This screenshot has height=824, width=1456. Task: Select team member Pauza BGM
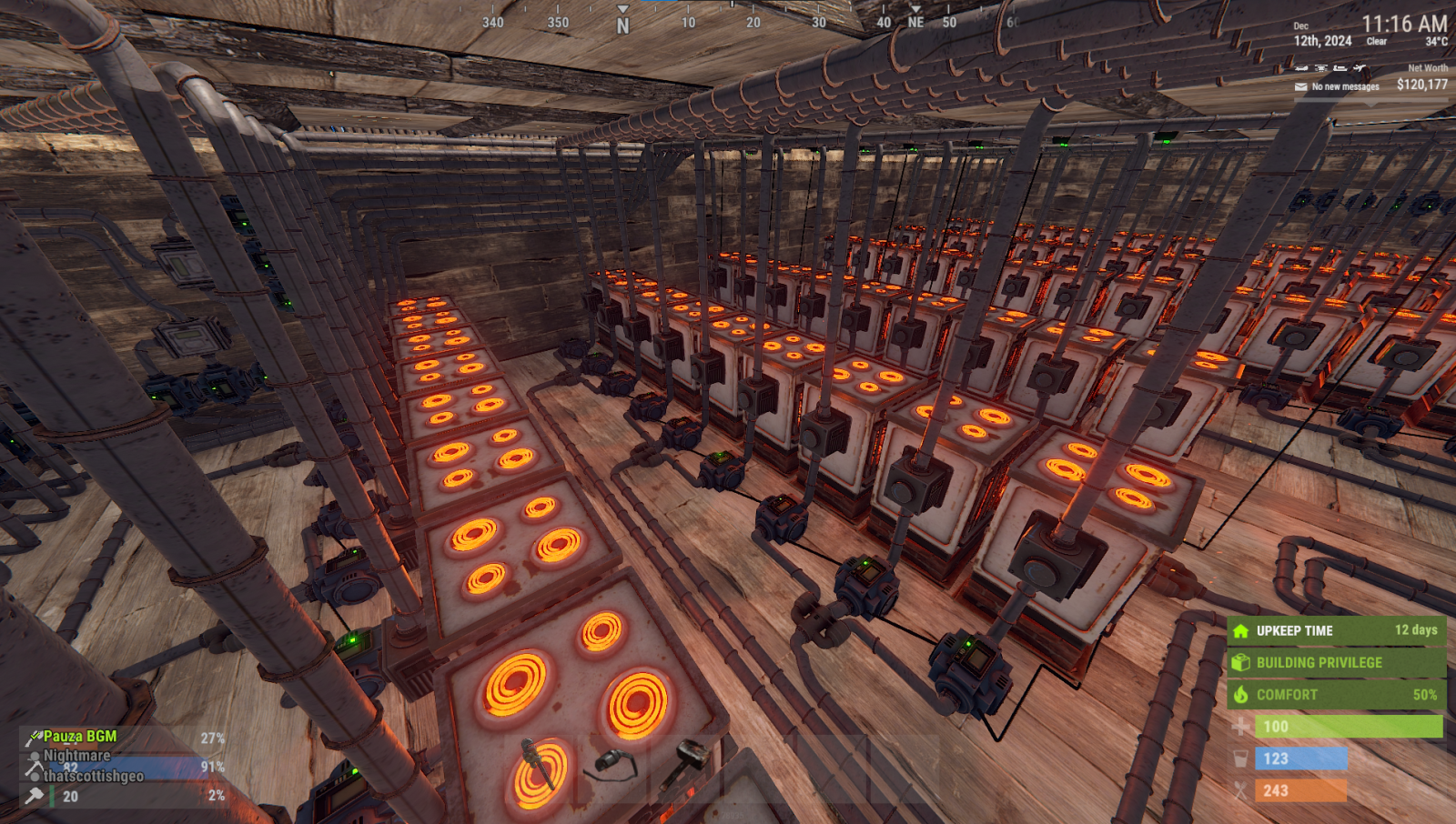tap(80, 737)
